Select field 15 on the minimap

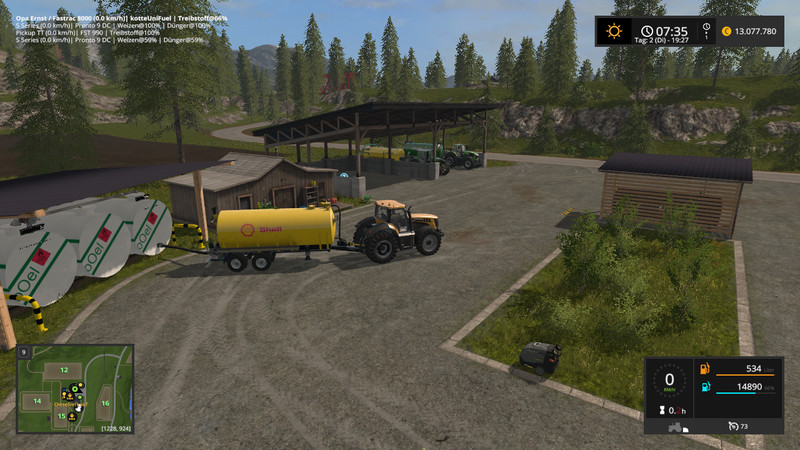click(x=61, y=416)
